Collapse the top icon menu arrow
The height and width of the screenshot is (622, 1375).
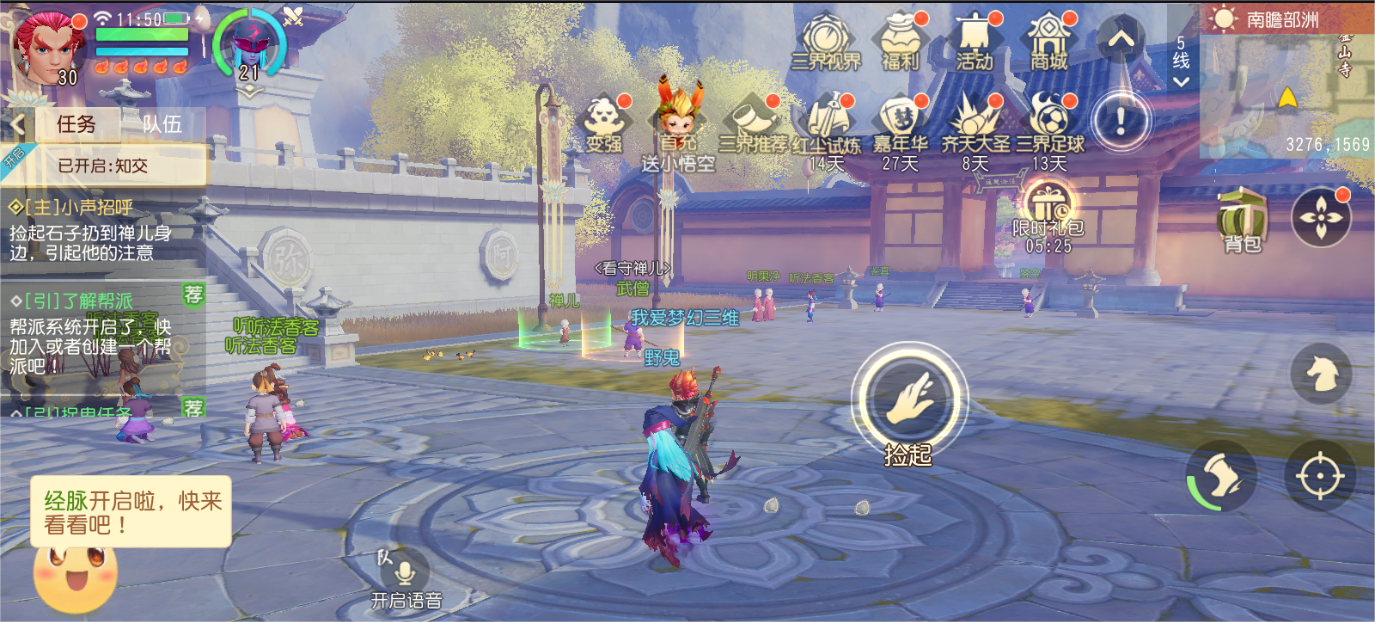pos(1120,40)
